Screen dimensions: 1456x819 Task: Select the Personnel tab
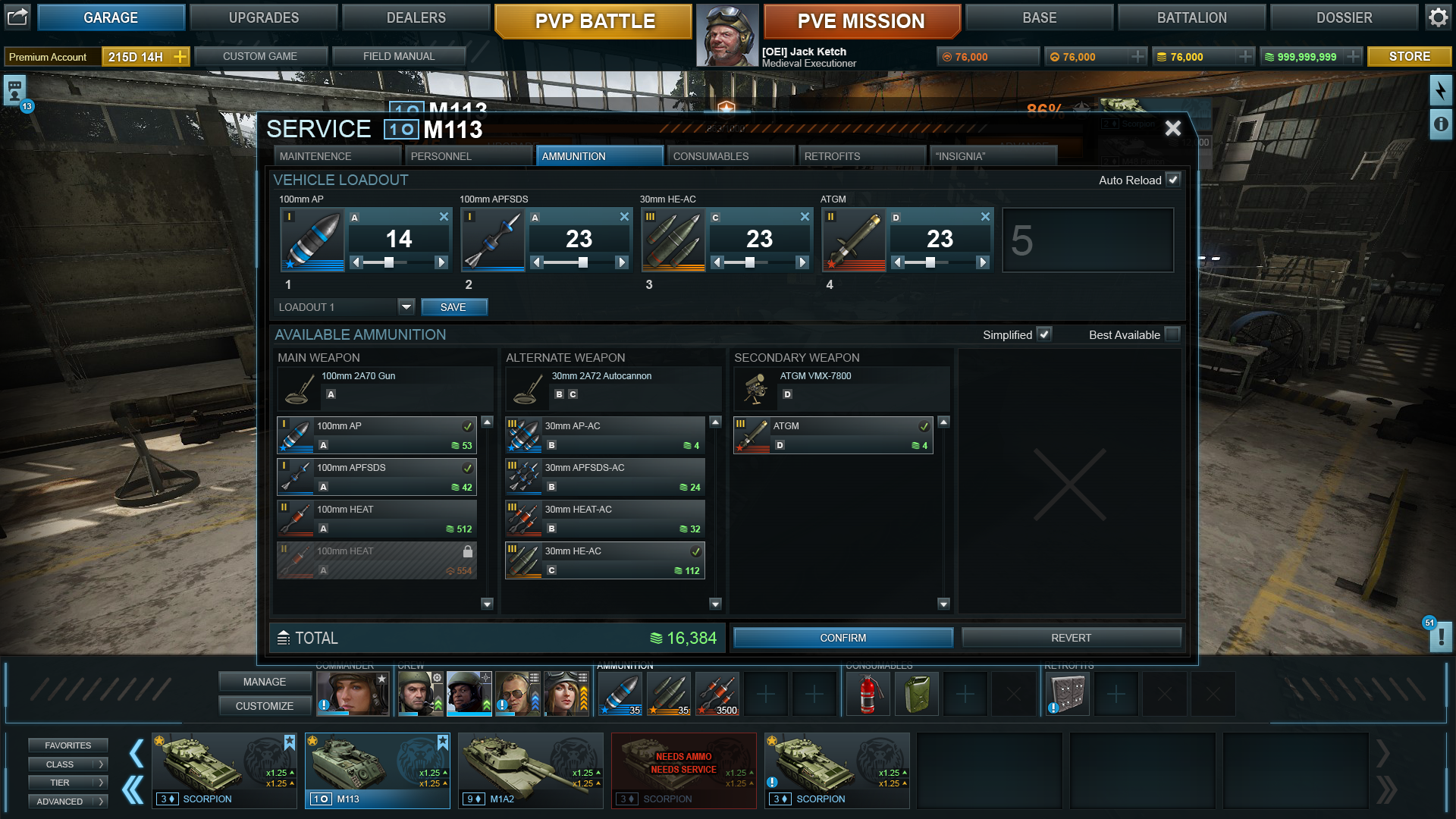[468, 156]
